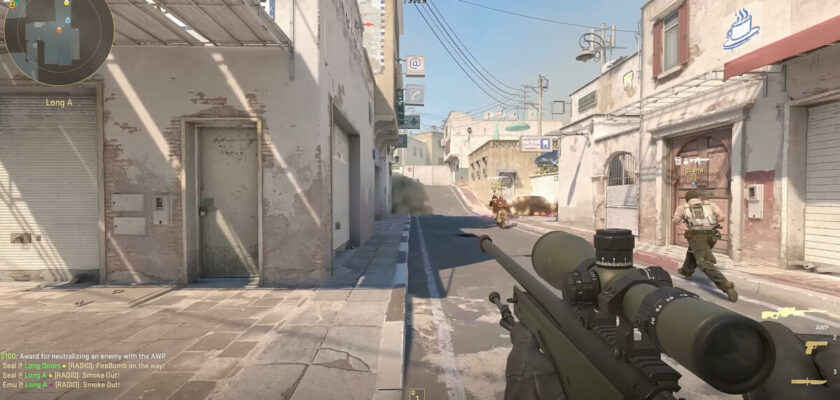Image resolution: width=840 pixels, height=400 pixels.
Task: Switch to the pistol weapon icon
Action: pyautogui.click(x=815, y=347)
